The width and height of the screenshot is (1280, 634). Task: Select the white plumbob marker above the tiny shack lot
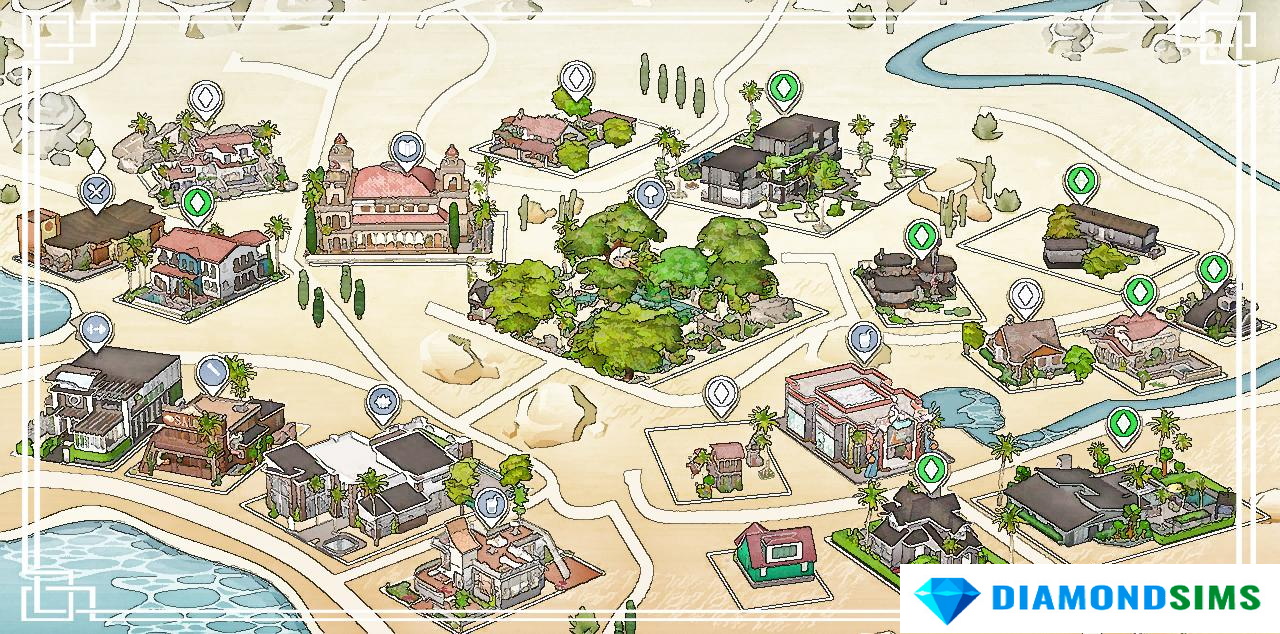[x=720, y=394]
